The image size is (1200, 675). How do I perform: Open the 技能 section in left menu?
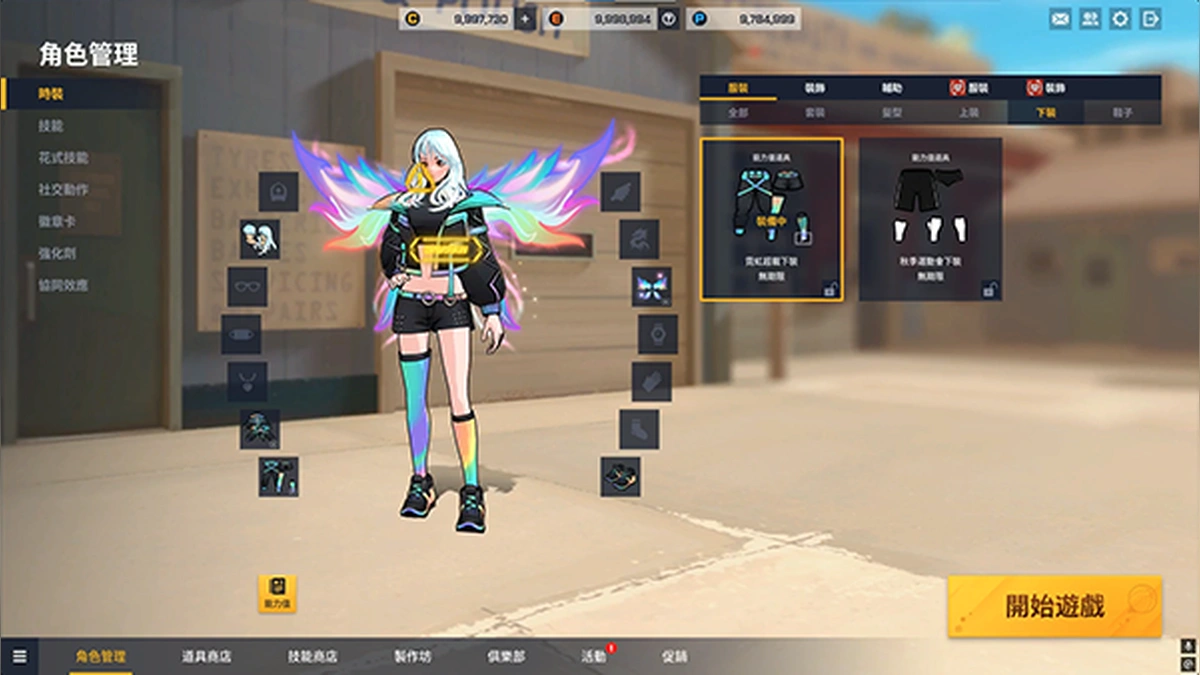51,126
